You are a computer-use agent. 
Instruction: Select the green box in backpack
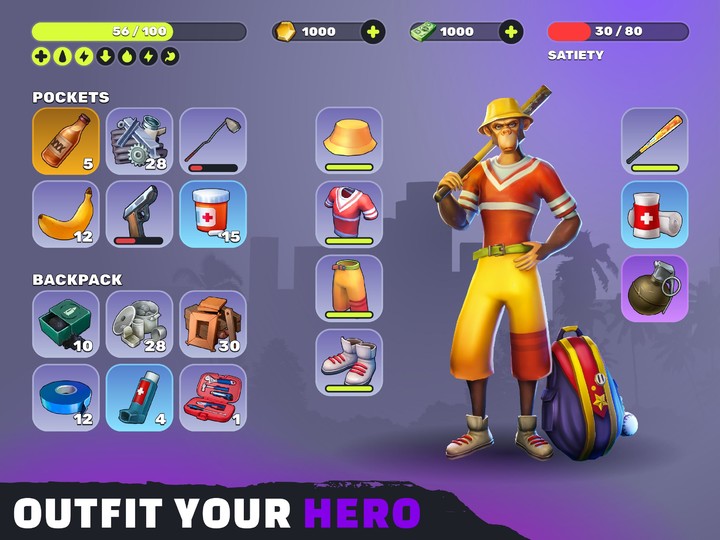coord(66,324)
